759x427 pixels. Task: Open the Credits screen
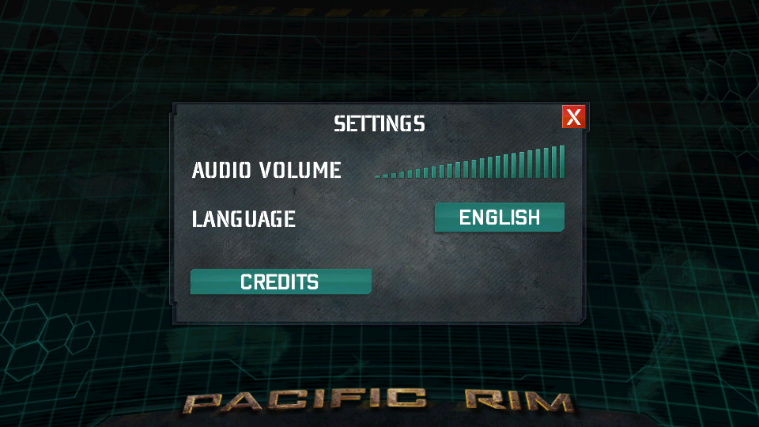280,282
